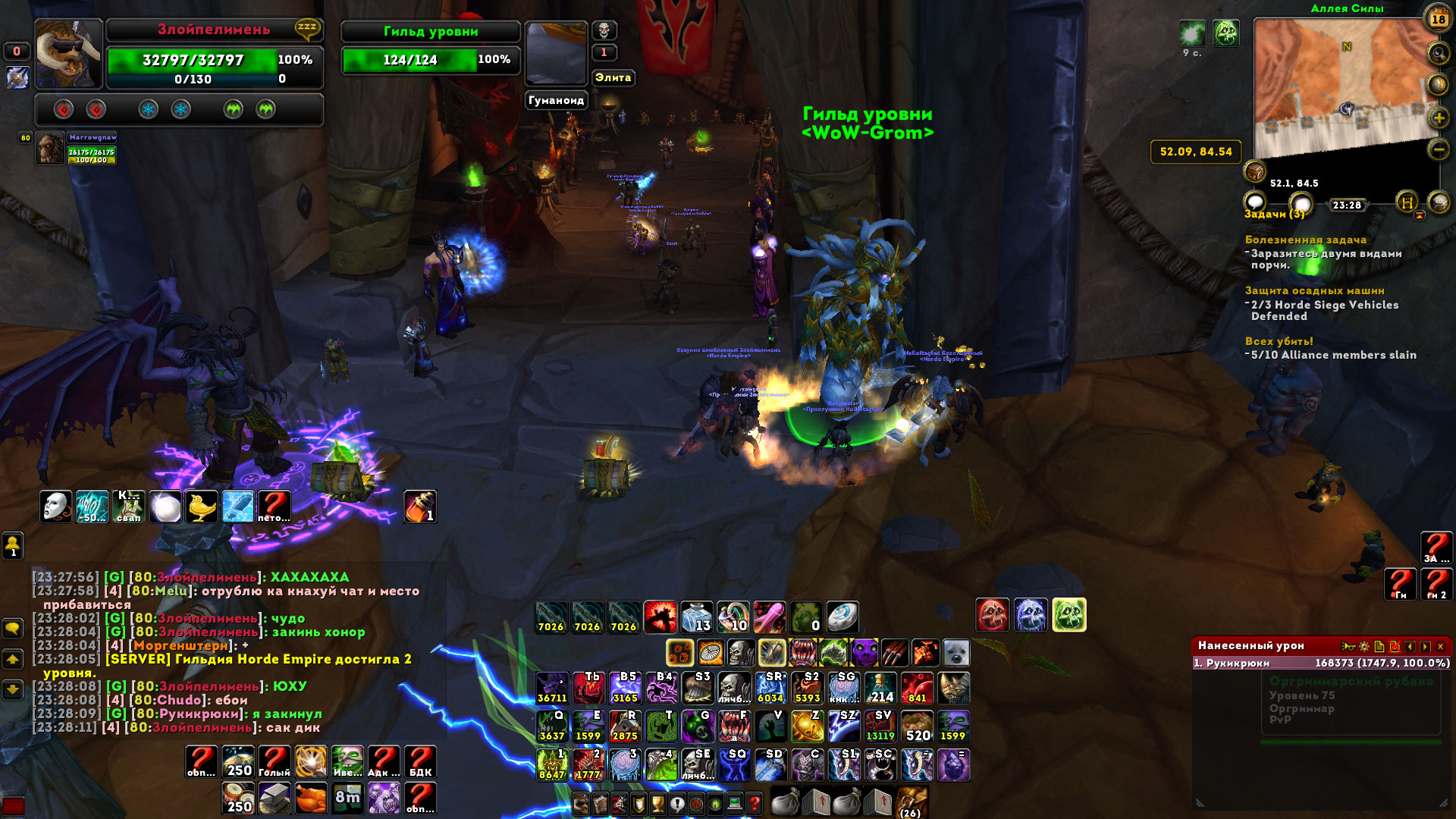Open the spellbook from the micro menu
Viewport: 1456px width, 819px height.
599,804
